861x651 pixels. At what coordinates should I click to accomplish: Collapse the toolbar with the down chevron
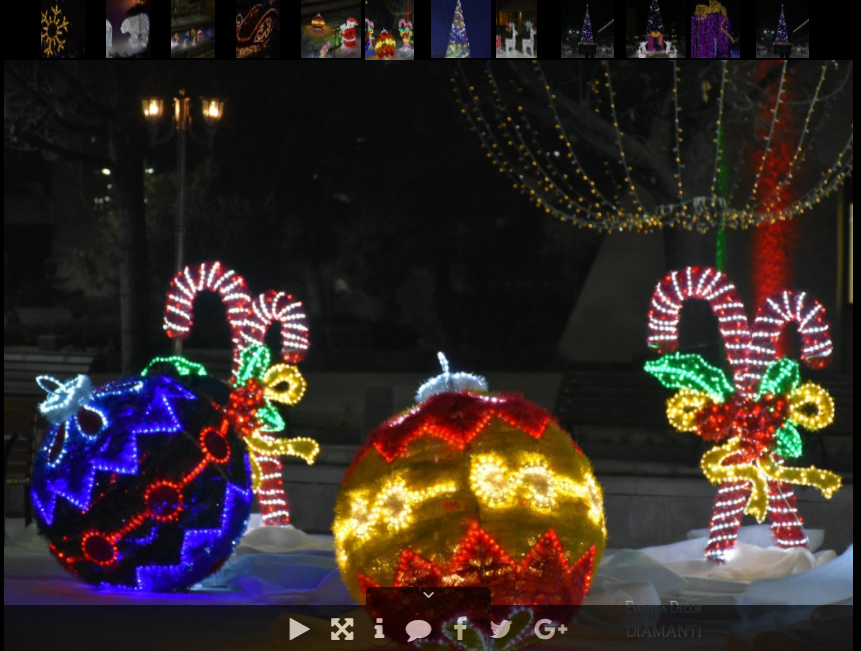coord(428,595)
